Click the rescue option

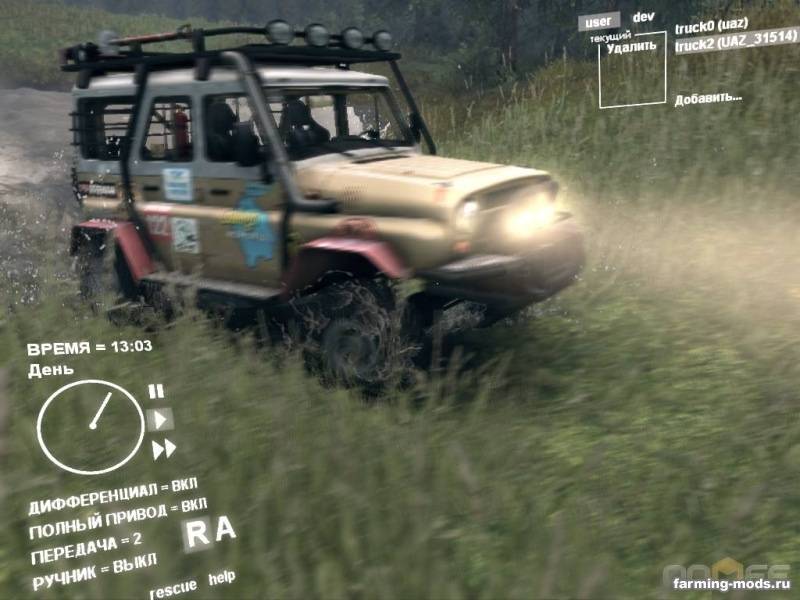pos(173,589)
